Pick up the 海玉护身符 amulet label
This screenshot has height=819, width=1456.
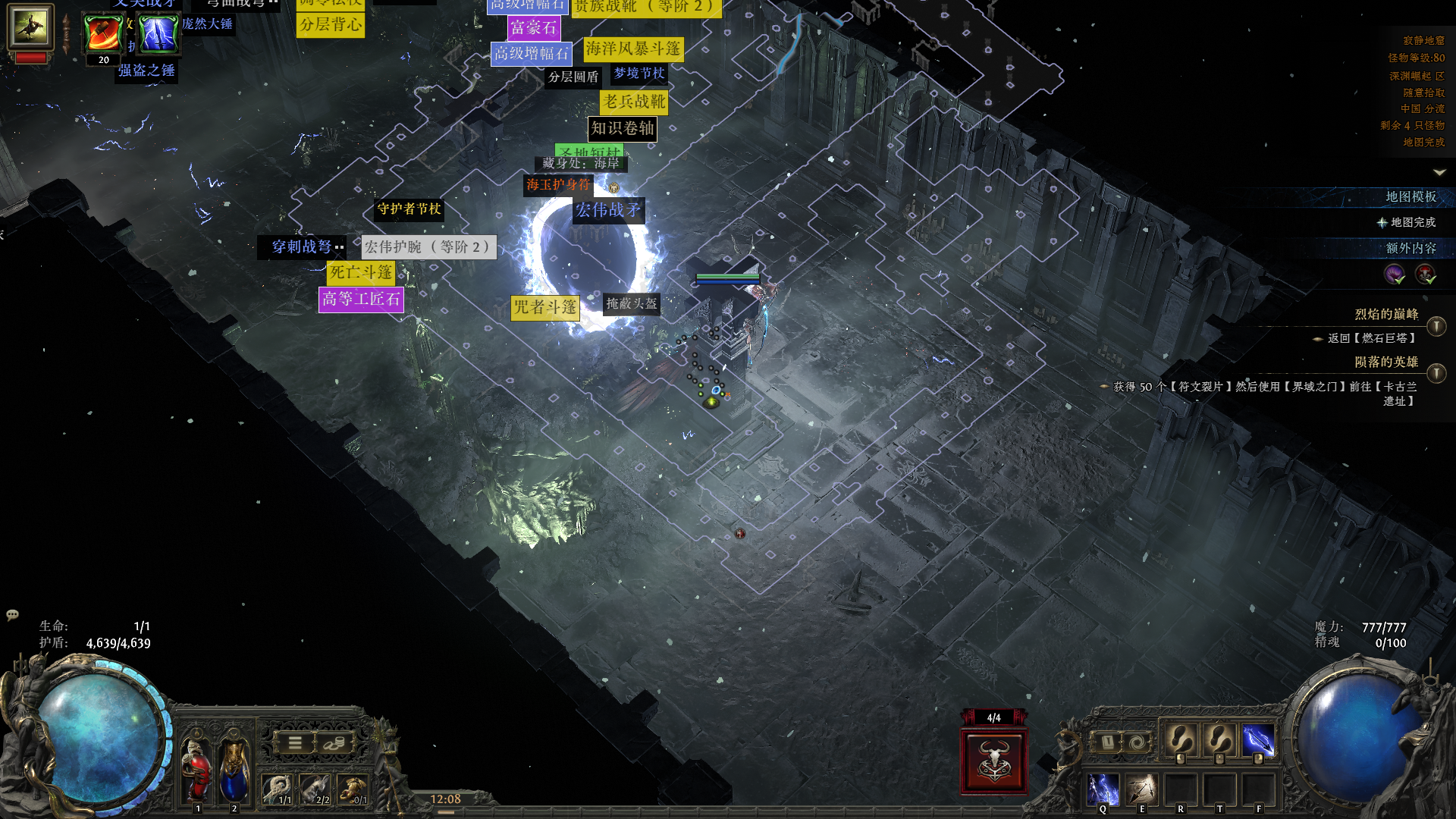click(x=558, y=184)
